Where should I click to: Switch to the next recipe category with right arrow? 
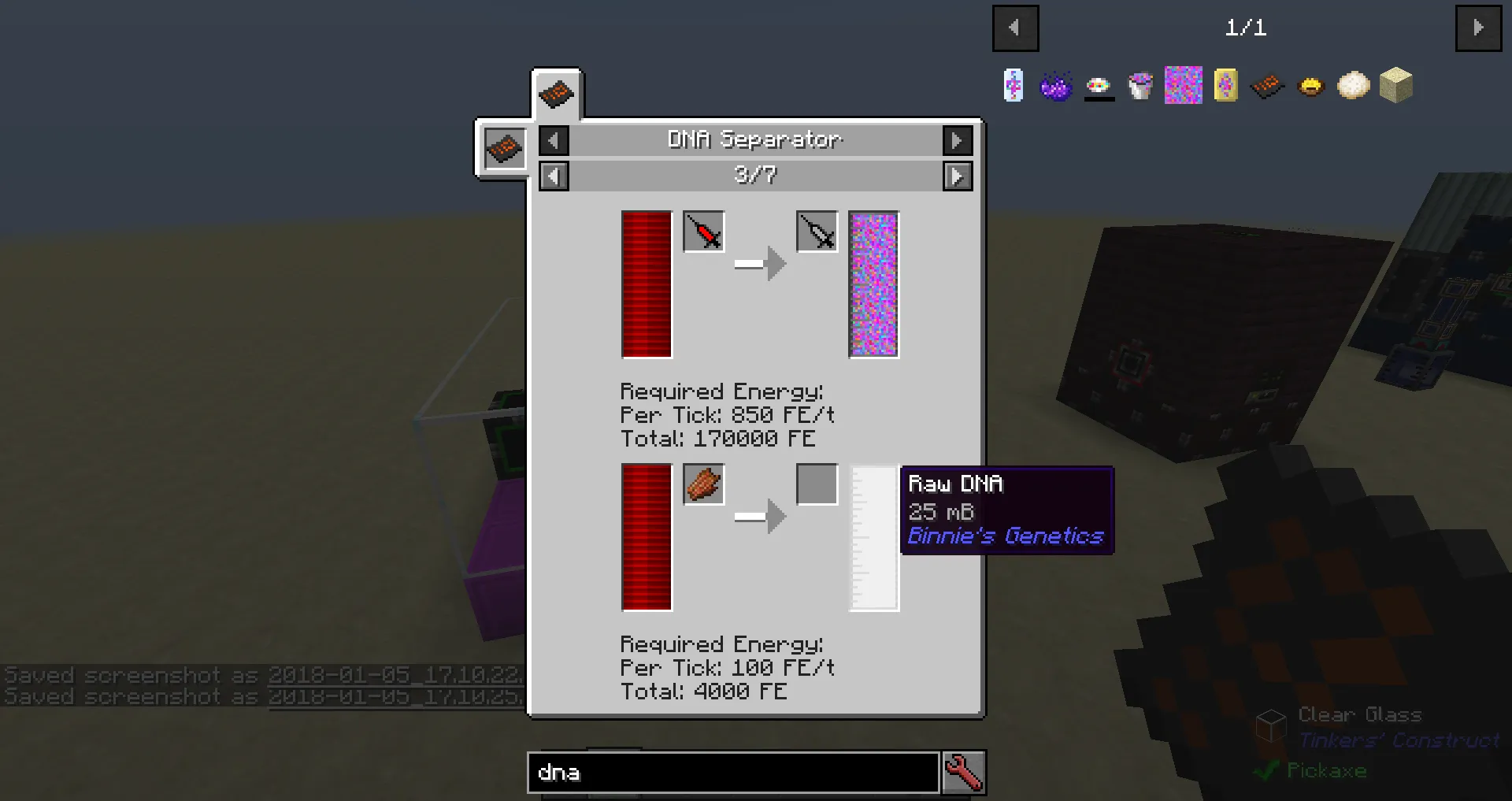(958, 140)
